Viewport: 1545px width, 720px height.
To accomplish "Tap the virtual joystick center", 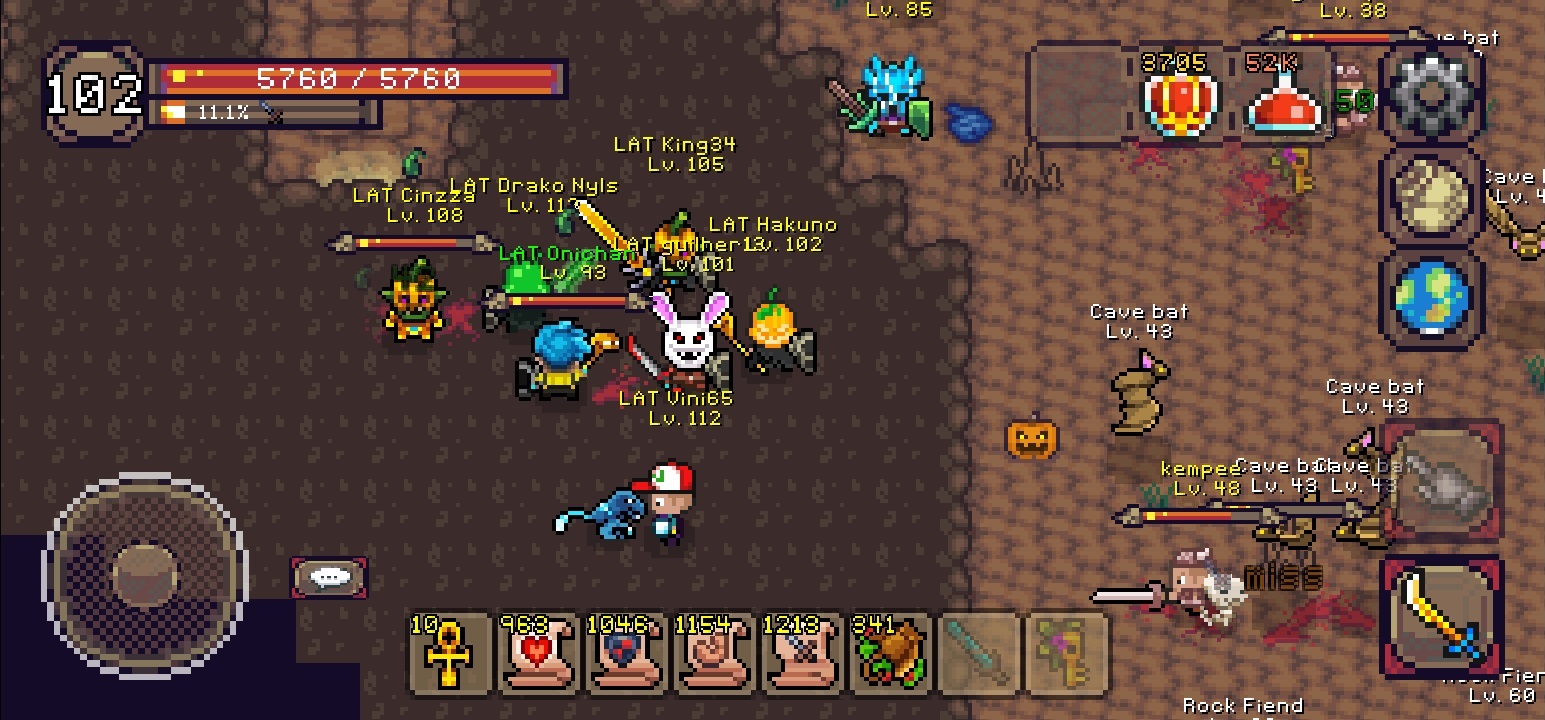I will tap(146, 573).
